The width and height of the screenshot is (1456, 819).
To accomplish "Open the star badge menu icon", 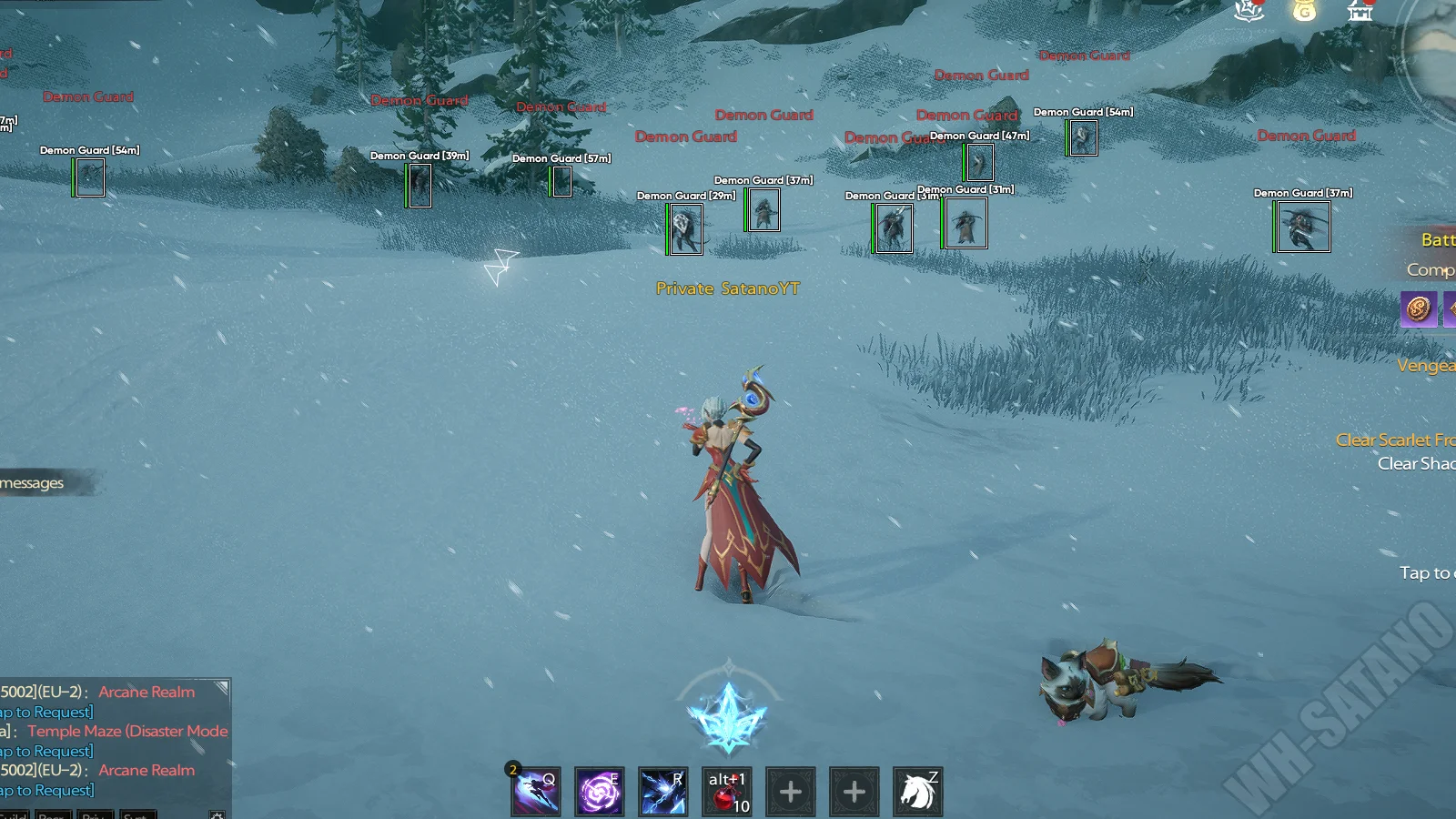I will pyautogui.click(x=1249, y=11).
